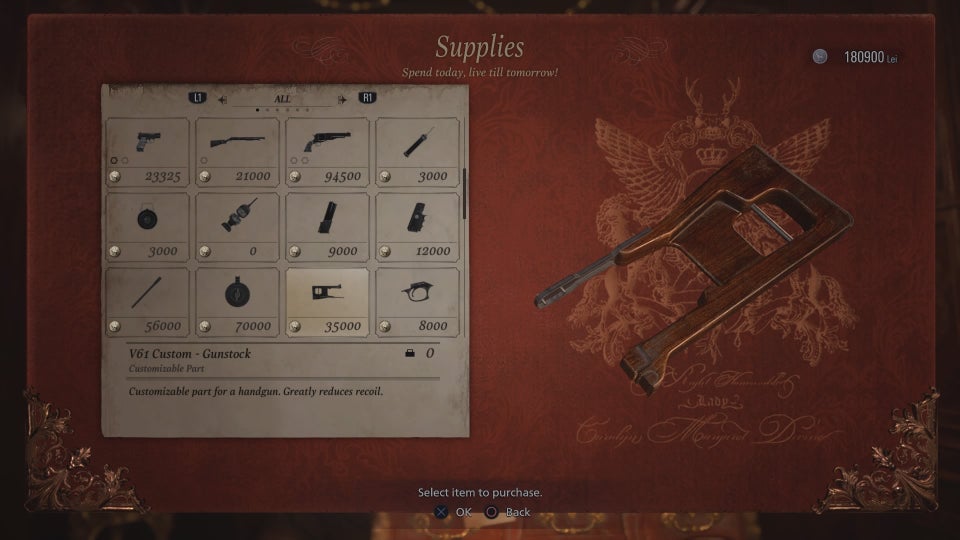This screenshot has width=960, height=540.
Task: Pick the drum magazine costing 70000
Action: pyautogui.click(x=237, y=301)
